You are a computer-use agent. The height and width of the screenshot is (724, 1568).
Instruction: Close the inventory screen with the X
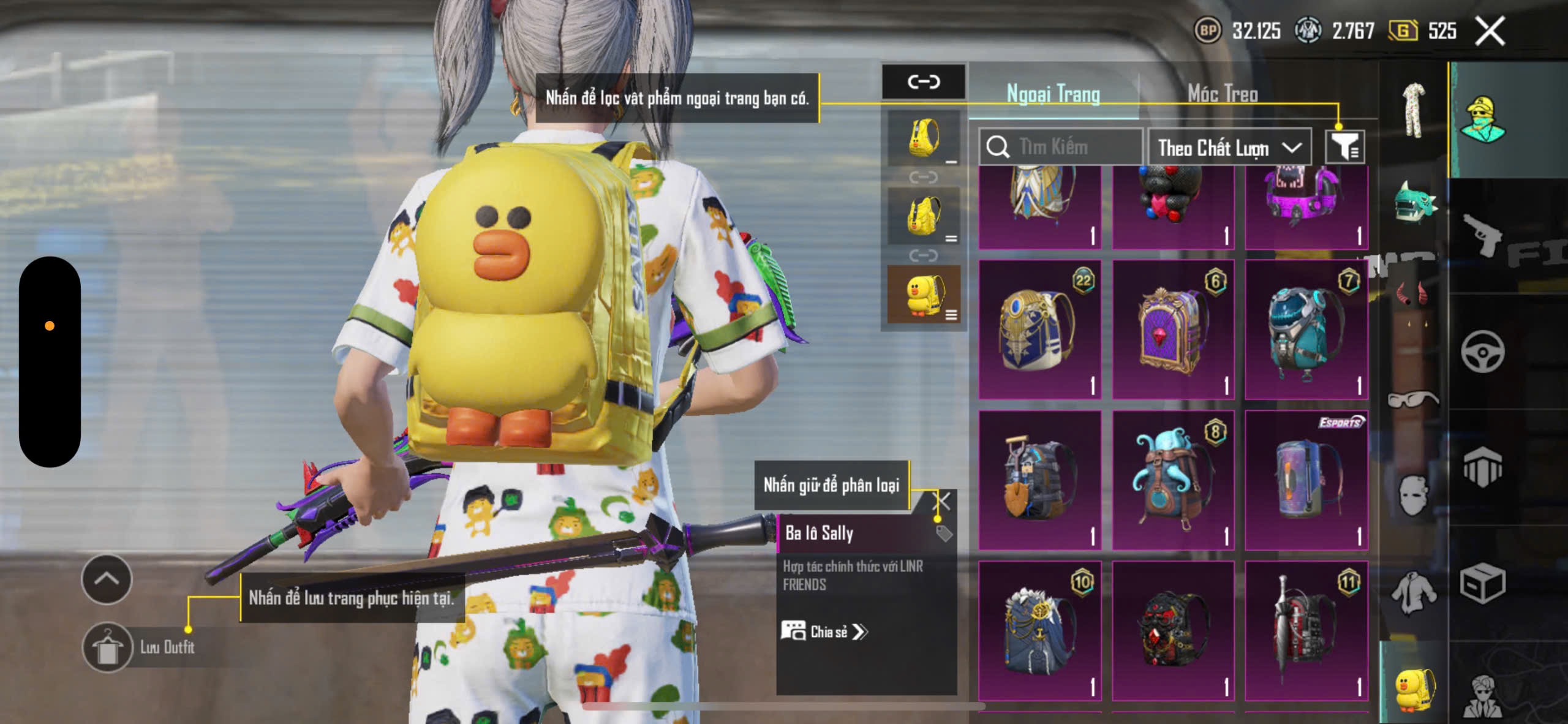pos(1490,31)
